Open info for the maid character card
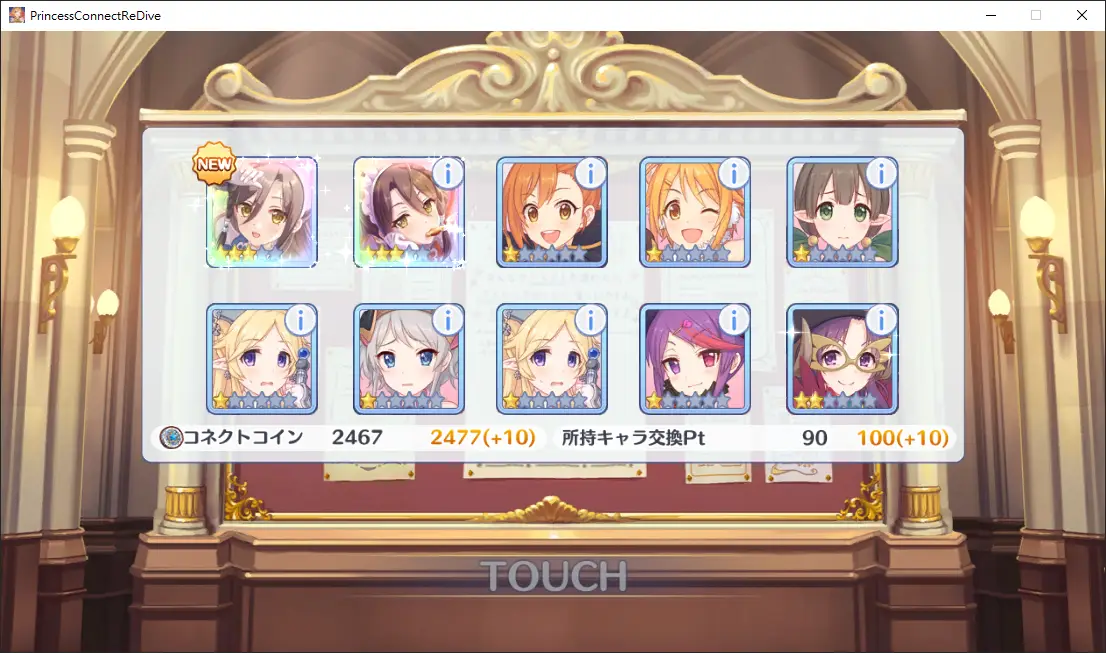Image resolution: width=1106 pixels, height=653 pixels. tap(447, 174)
